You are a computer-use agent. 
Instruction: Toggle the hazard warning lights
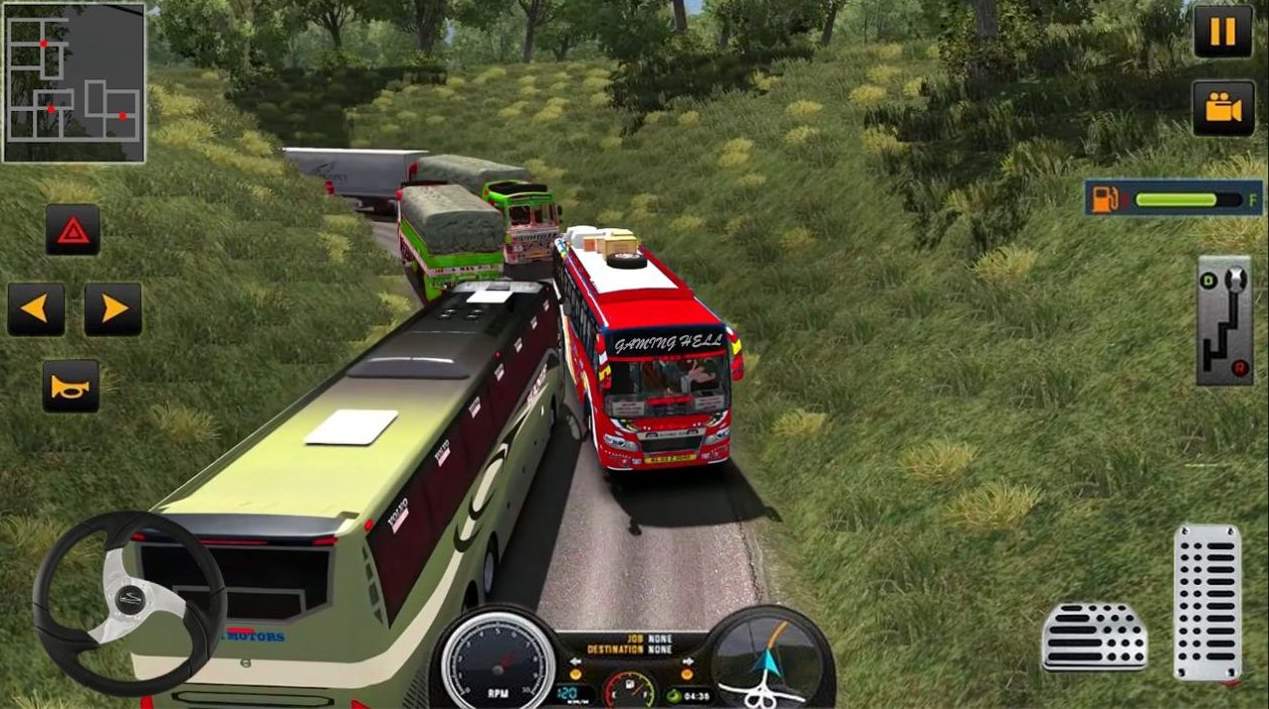point(72,230)
